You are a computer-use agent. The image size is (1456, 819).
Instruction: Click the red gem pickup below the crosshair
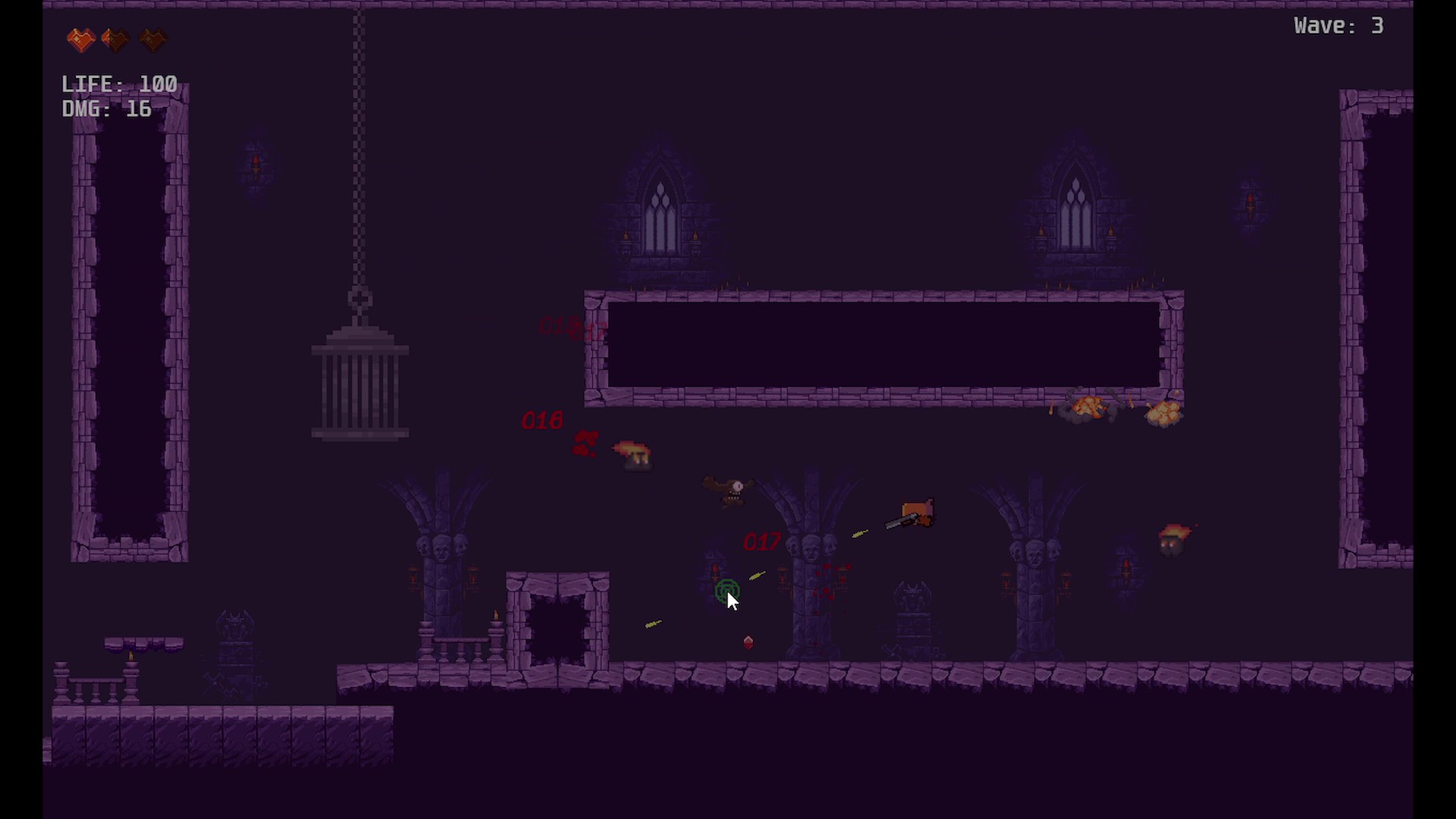[748, 642]
